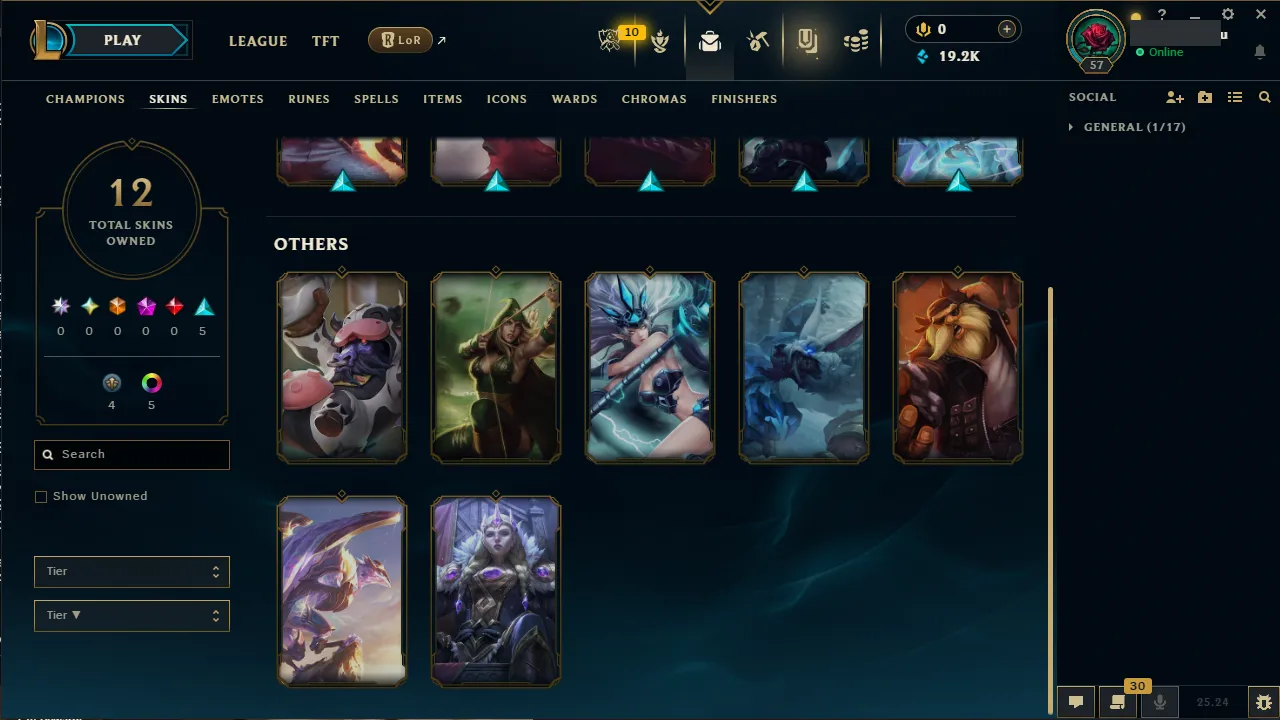This screenshot has width=1280, height=720.
Task: Click the PLAY button
Action: tap(122, 40)
